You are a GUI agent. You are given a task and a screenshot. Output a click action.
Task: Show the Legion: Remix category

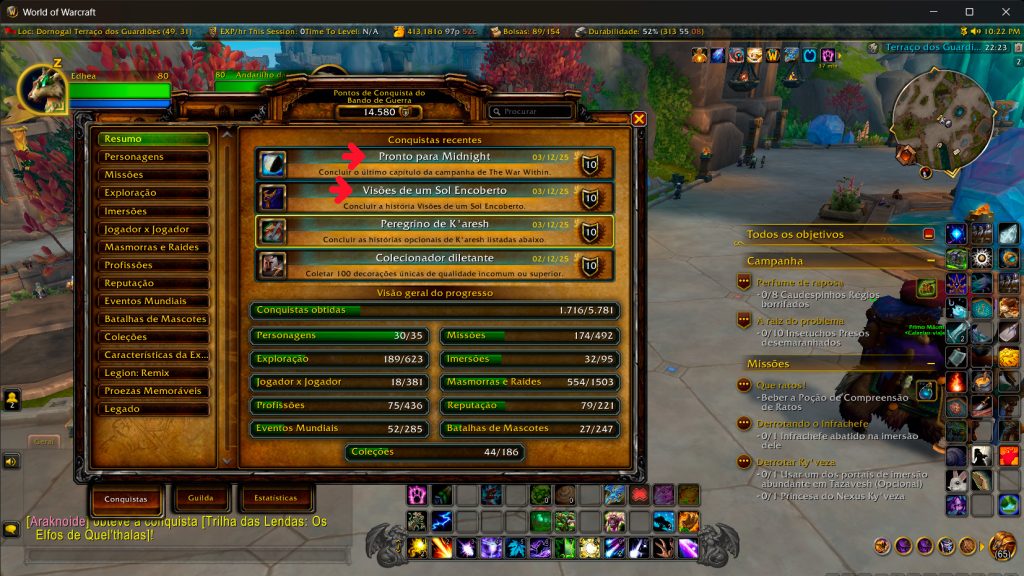(153, 373)
